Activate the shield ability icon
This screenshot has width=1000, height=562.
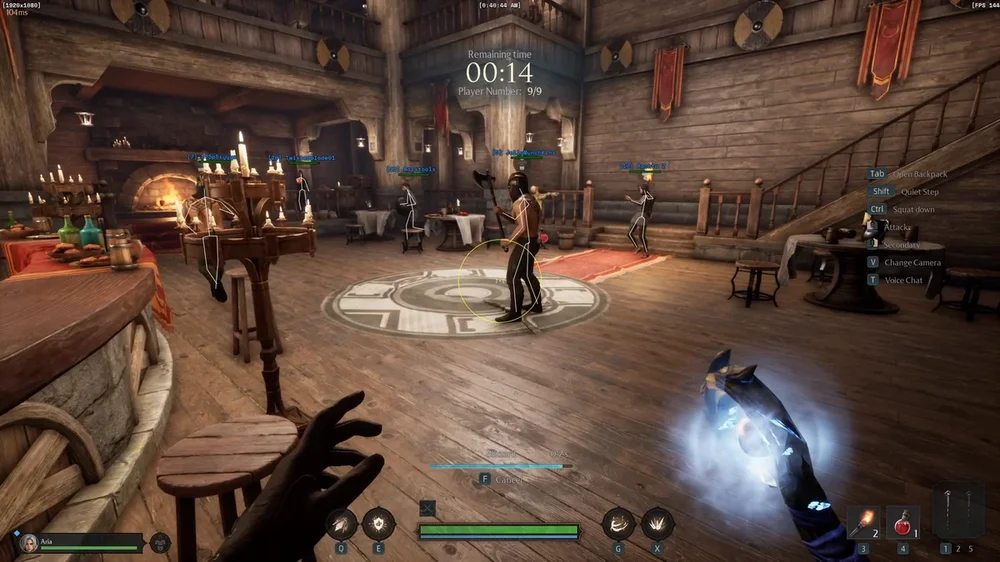click(379, 522)
